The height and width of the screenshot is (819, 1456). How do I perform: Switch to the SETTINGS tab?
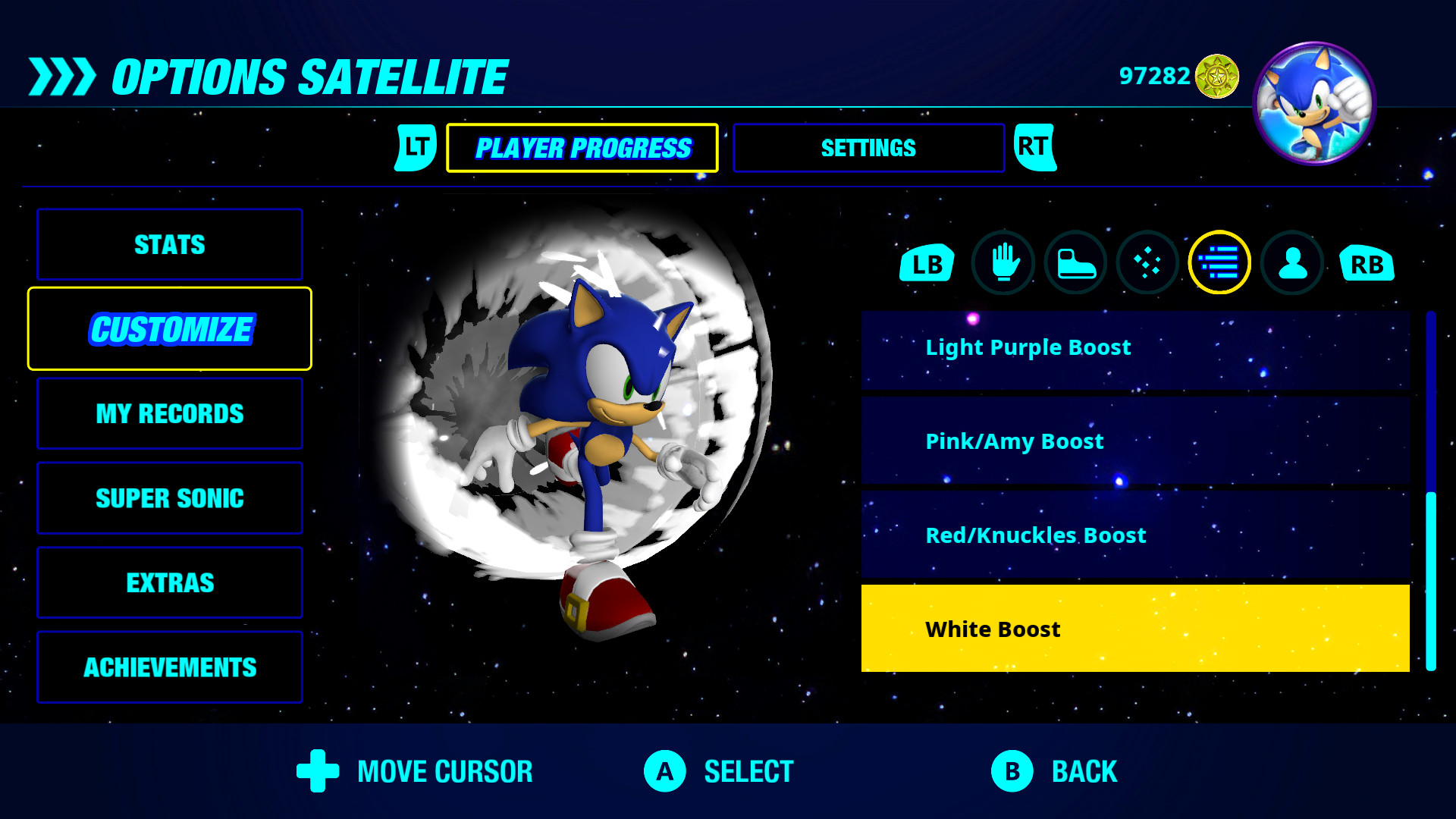click(x=868, y=148)
